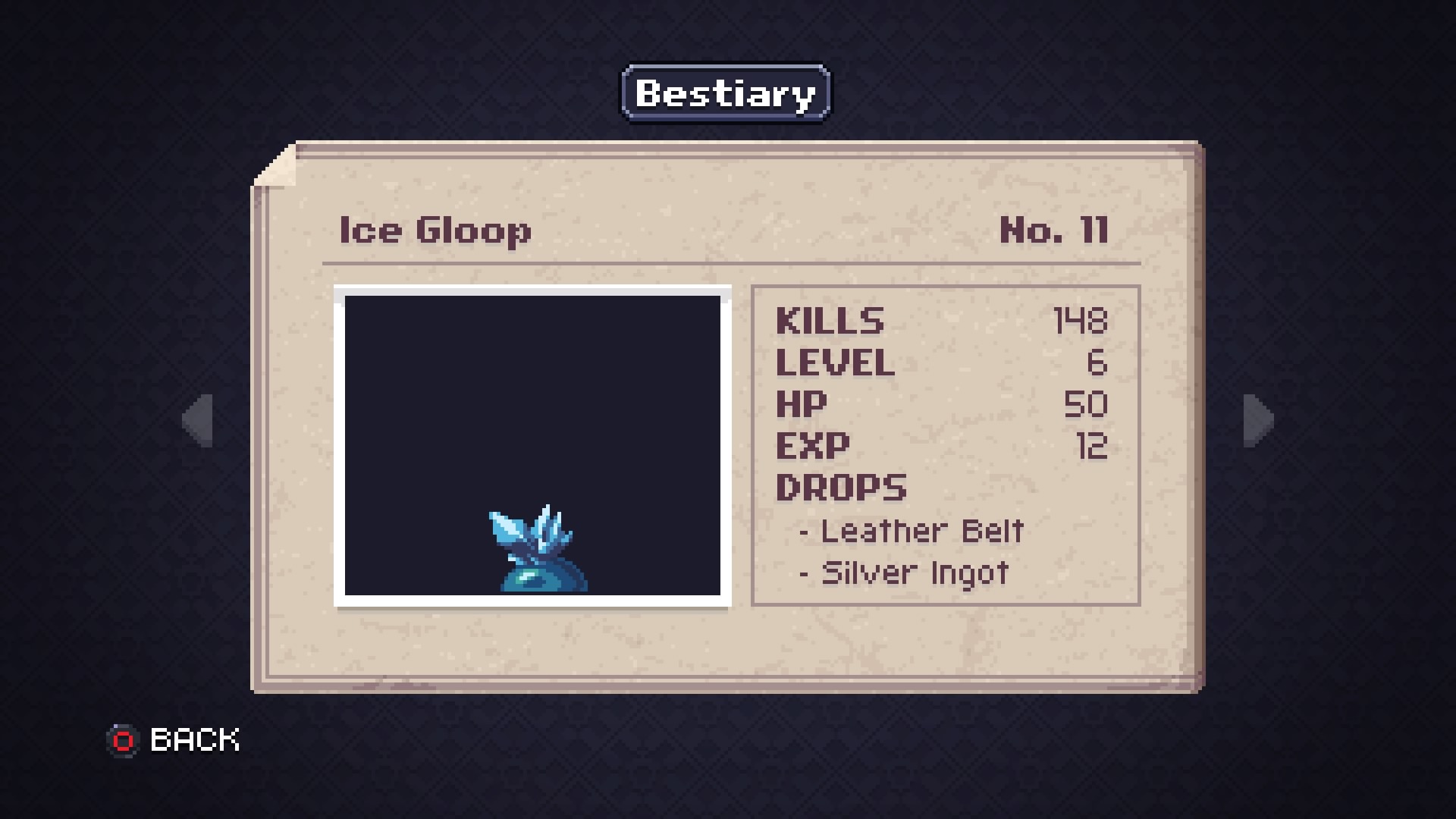Switch to entry No. 11 label
Viewport: 1456px width, 819px height.
[x=1054, y=230]
